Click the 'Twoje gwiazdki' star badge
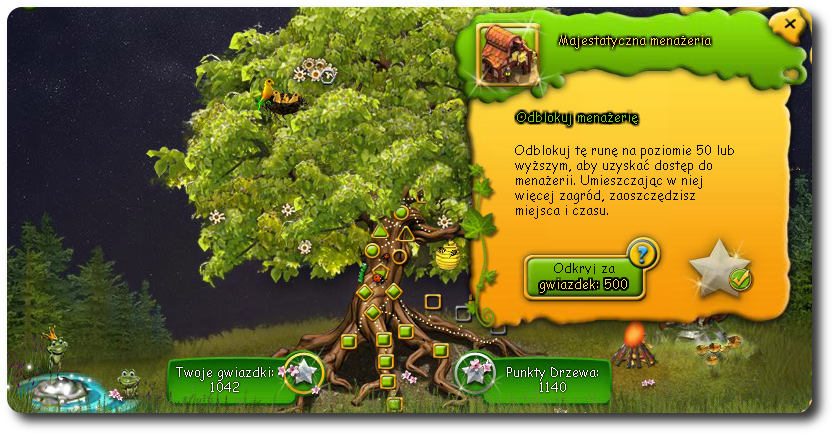 click(x=304, y=372)
